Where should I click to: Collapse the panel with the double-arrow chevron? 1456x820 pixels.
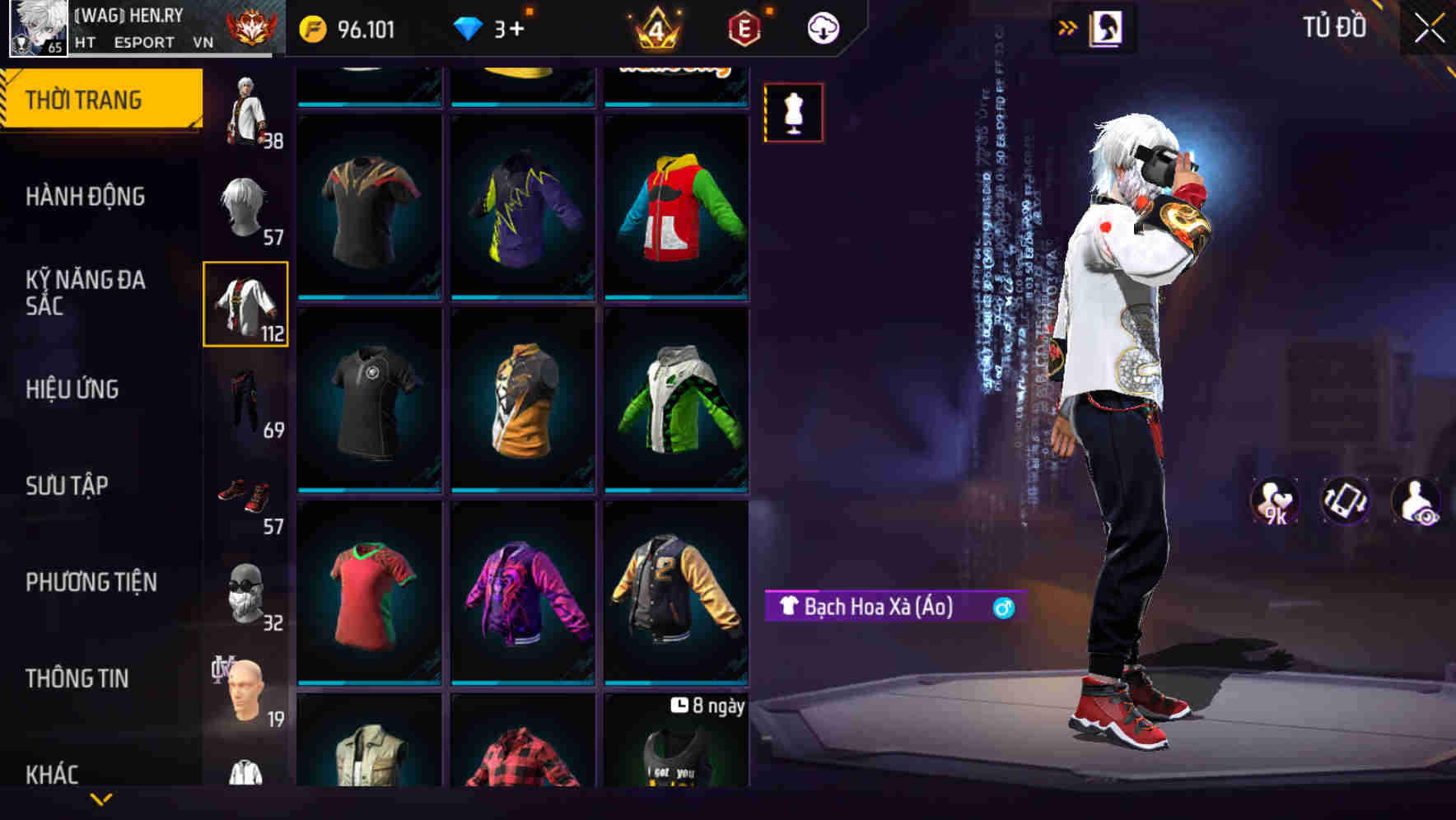point(1067,27)
